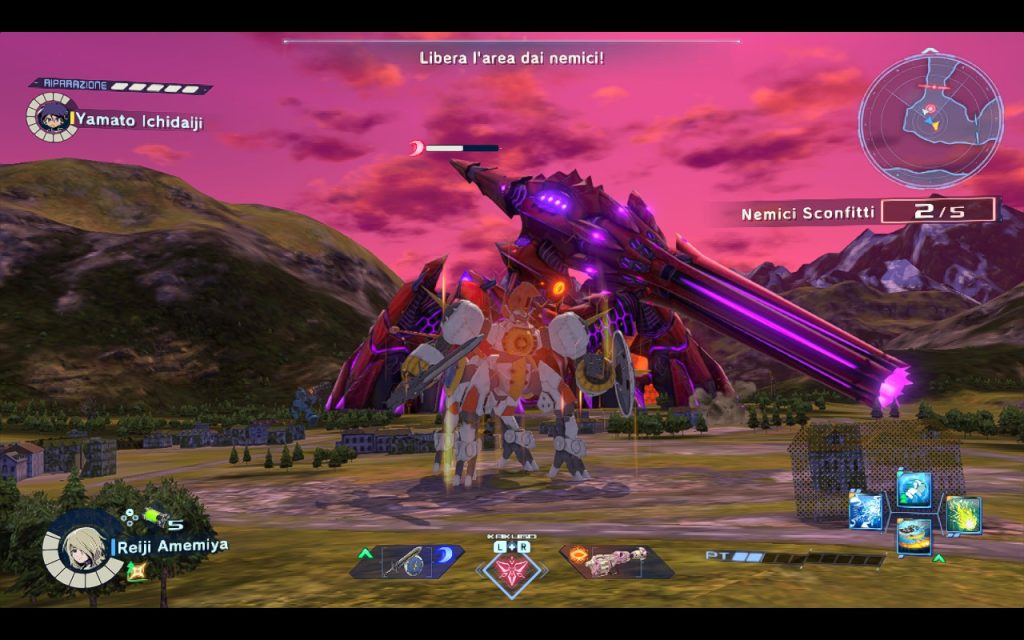Select the sword and shield weapon slot
Image resolution: width=1024 pixels, height=640 pixels.
(407, 562)
